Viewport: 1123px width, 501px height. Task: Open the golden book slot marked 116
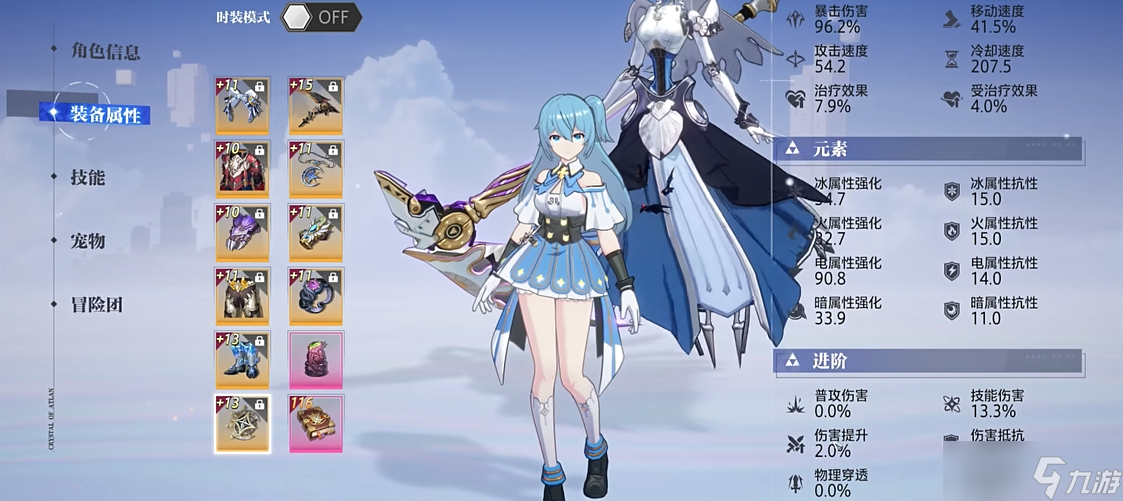click(x=316, y=424)
